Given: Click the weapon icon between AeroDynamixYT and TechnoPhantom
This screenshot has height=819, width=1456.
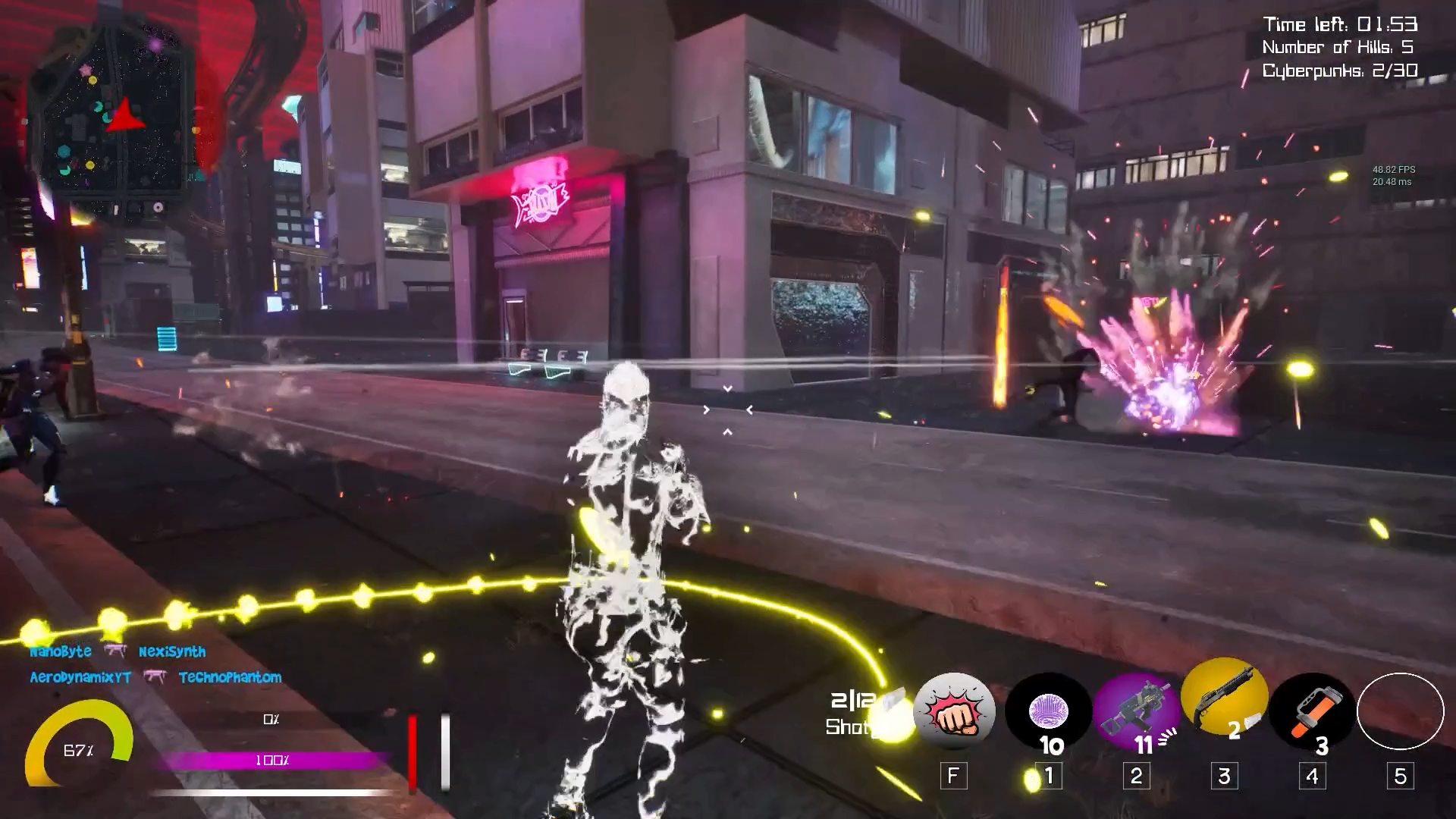Looking at the screenshot, I should click(157, 677).
